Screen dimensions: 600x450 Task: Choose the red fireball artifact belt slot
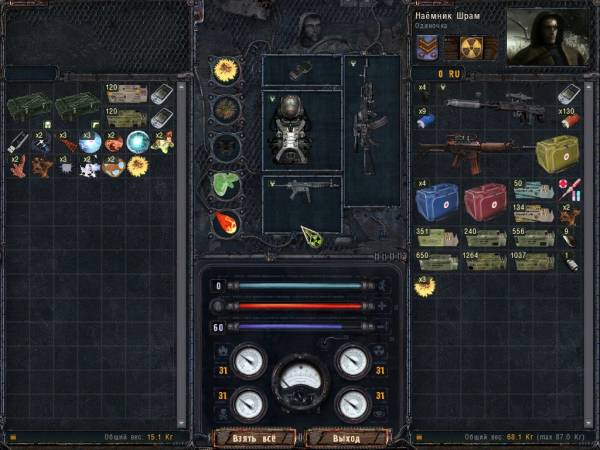click(x=224, y=221)
